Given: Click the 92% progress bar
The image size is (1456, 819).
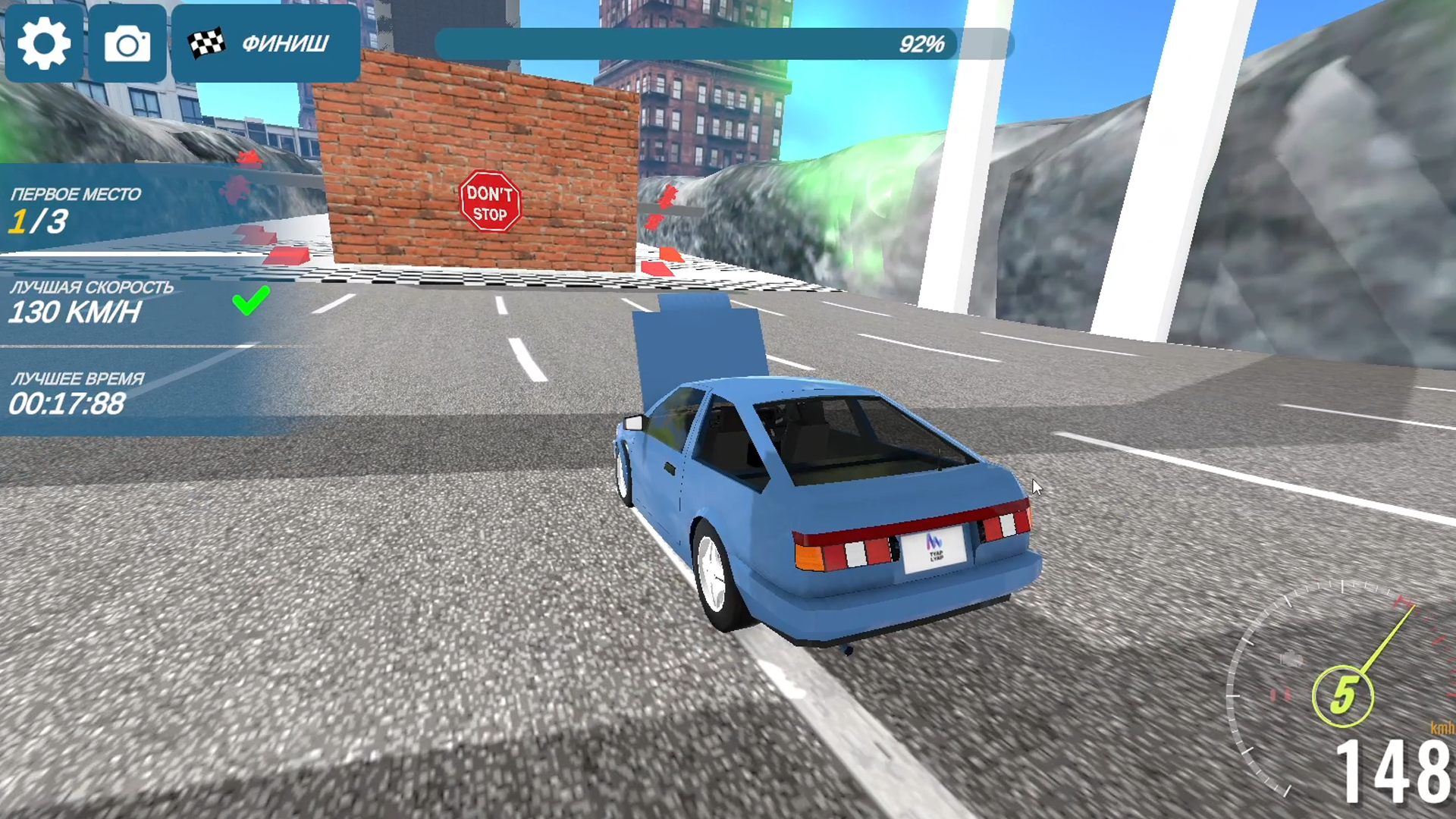Looking at the screenshot, I should (720, 45).
